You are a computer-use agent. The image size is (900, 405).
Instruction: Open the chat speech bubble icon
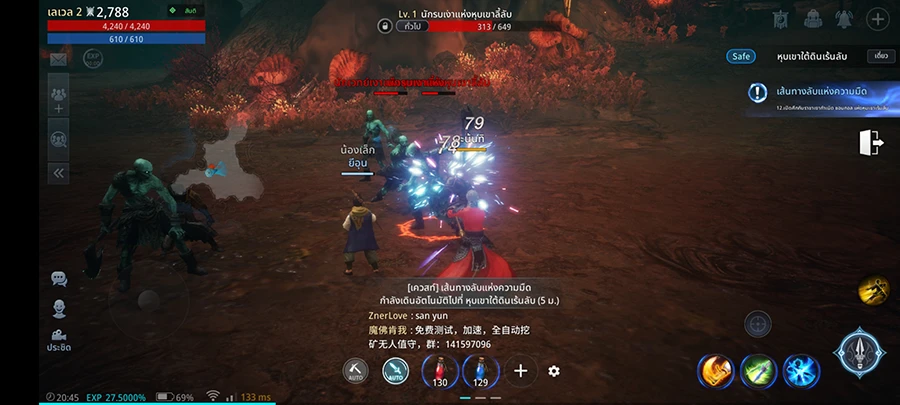pyautogui.click(x=58, y=279)
